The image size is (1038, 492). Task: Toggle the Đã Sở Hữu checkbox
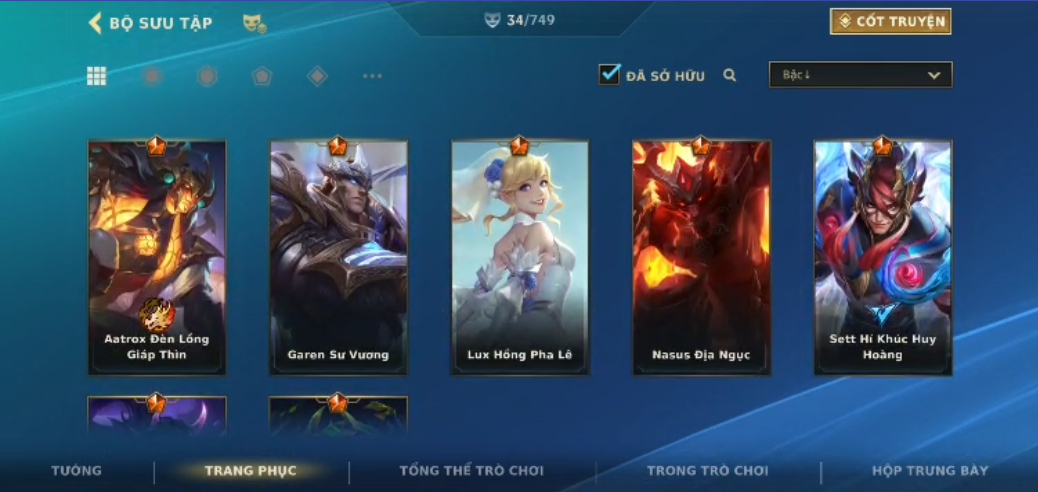[x=609, y=74]
